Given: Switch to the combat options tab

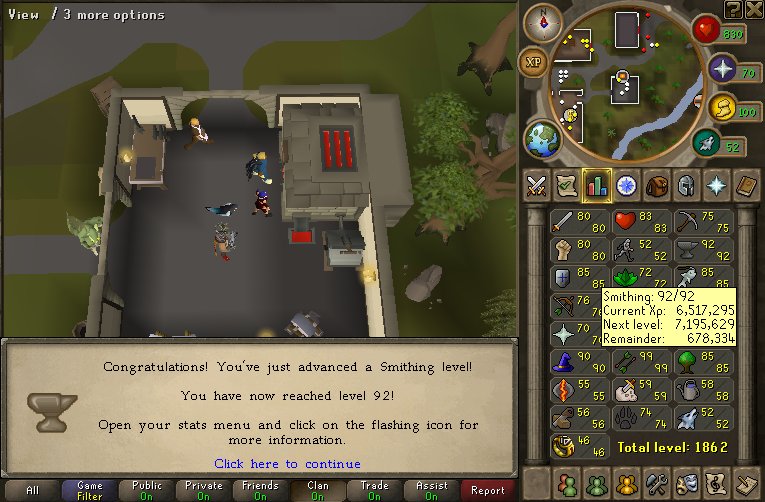Looking at the screenshot, I should [536, 185].
